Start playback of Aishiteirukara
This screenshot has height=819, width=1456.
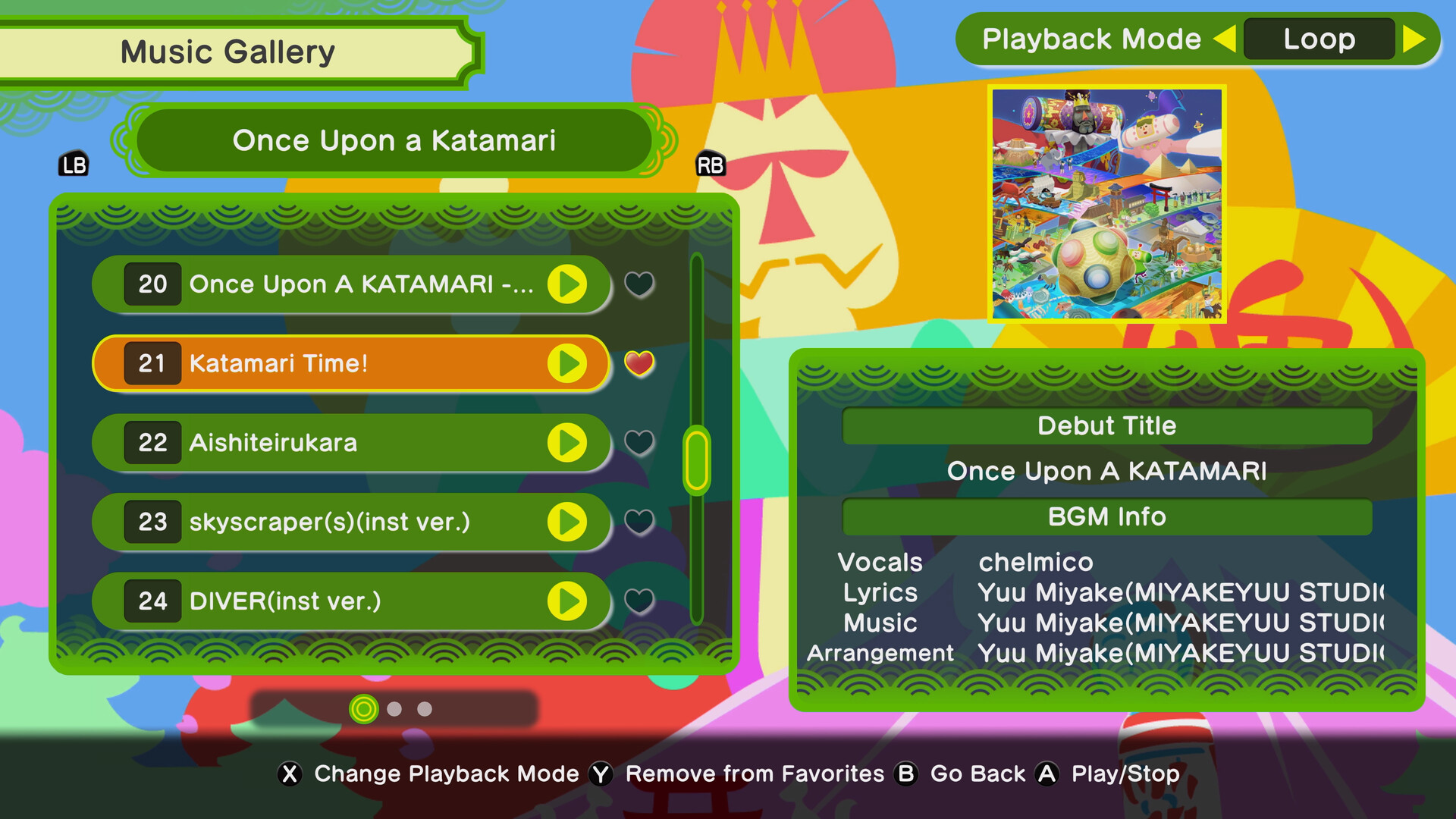[x=569, y=443]
